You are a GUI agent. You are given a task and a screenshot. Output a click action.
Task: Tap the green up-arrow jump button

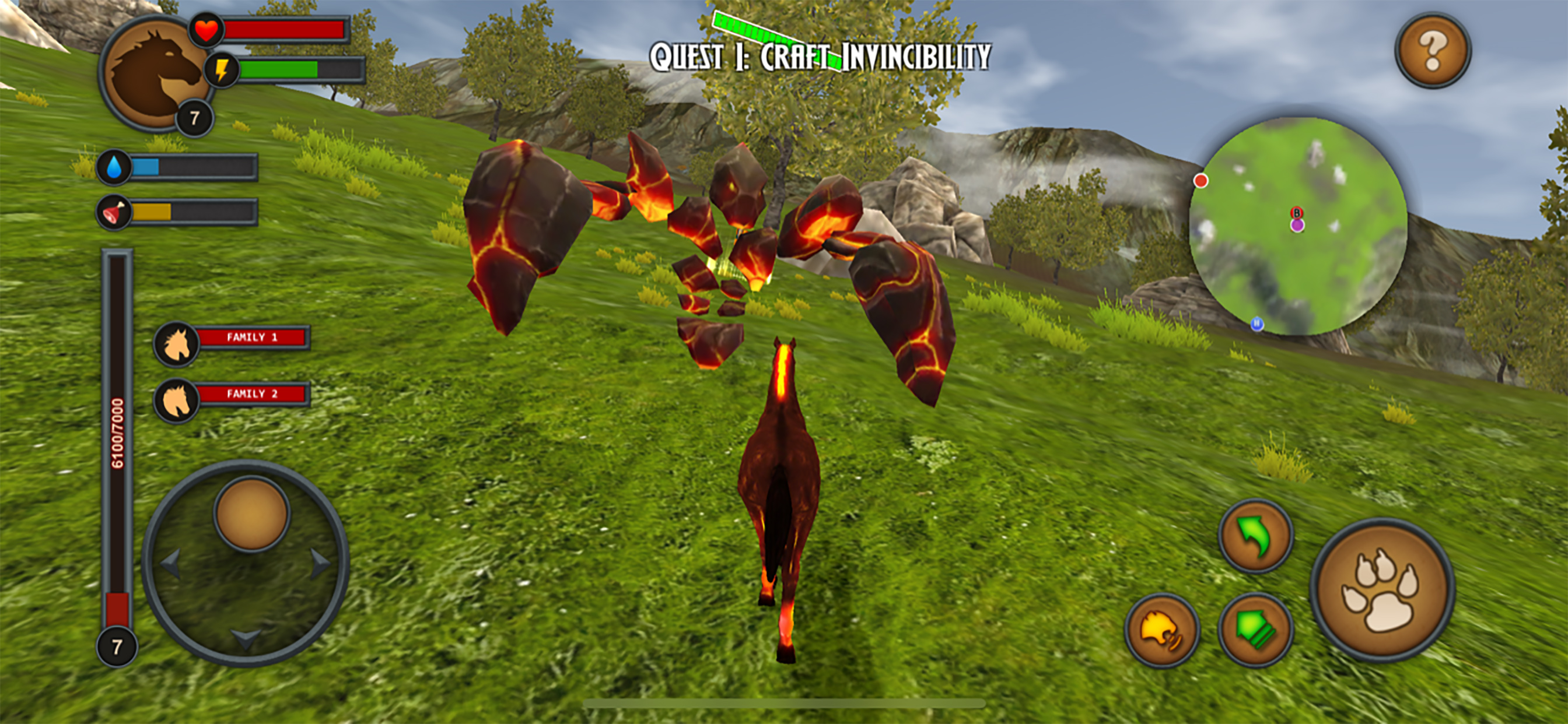coord(1255,630)
